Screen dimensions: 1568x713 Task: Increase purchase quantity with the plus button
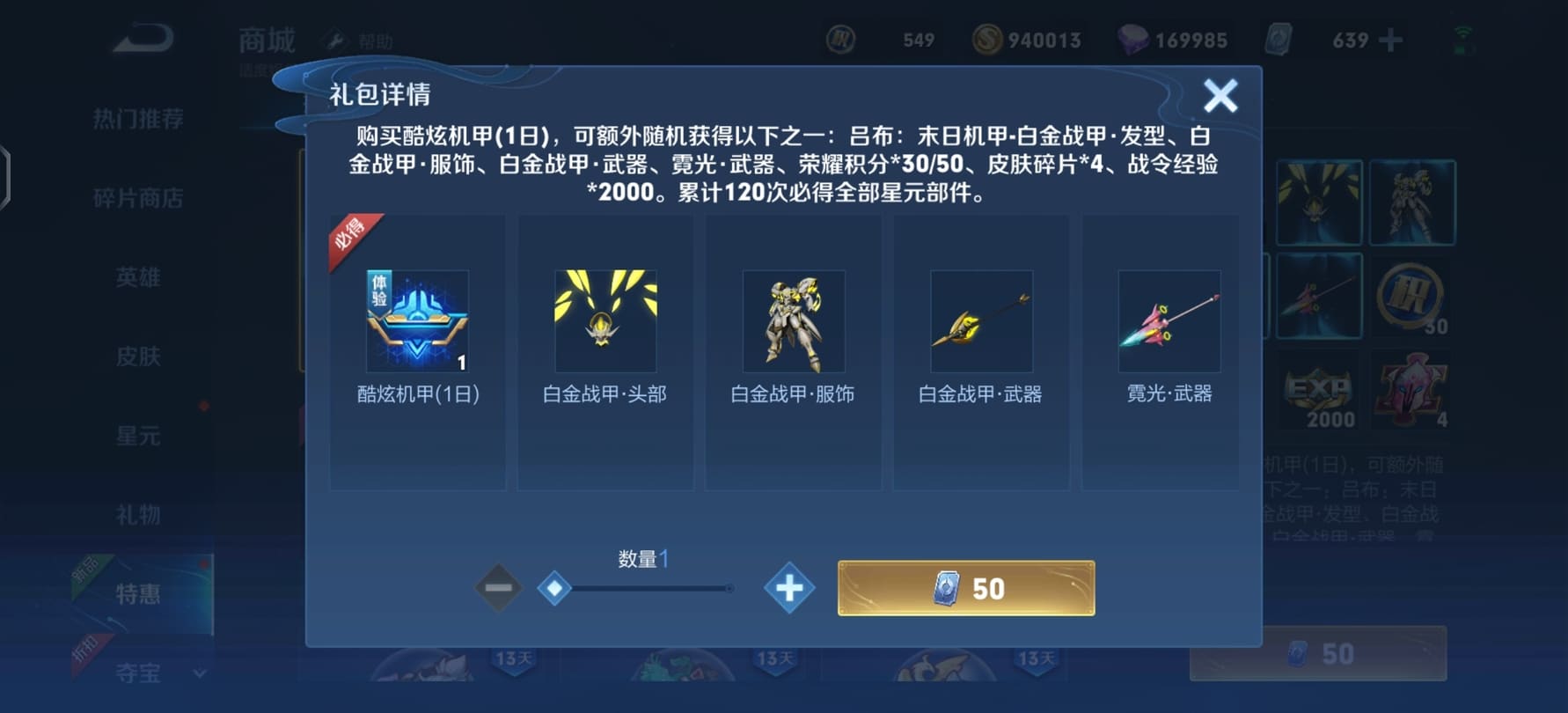tap(789, 588)
